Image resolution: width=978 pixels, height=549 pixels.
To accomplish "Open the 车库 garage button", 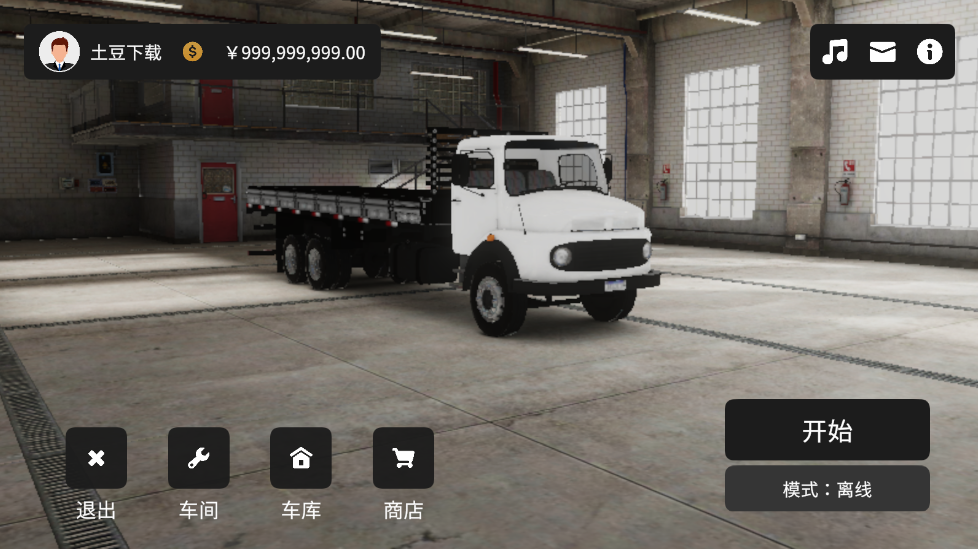I will point(300,458).
